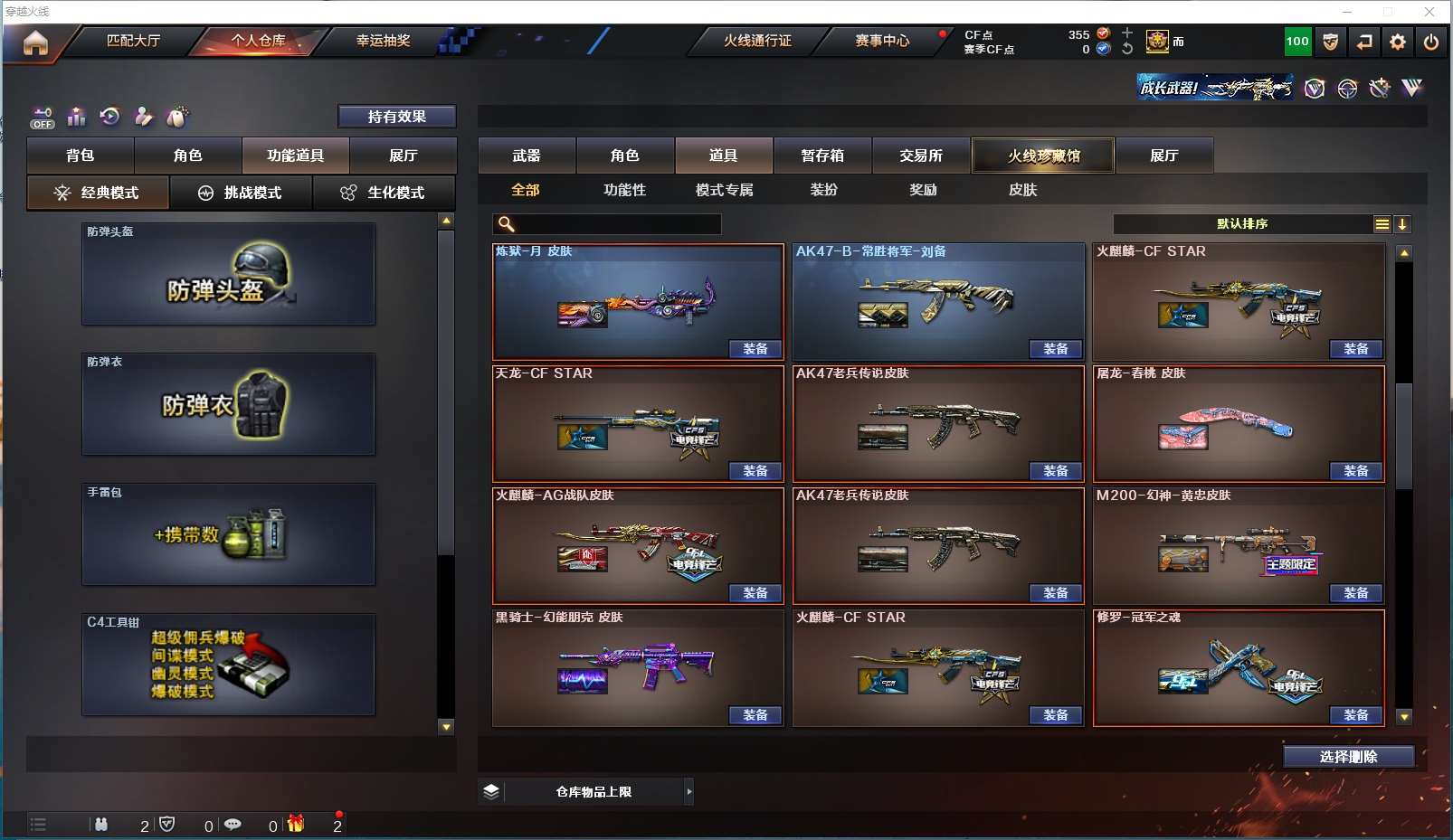Viewport: 1453px width, 840px height.
Task: Show the 持有效果 owned effects
Action: point(396,117)
